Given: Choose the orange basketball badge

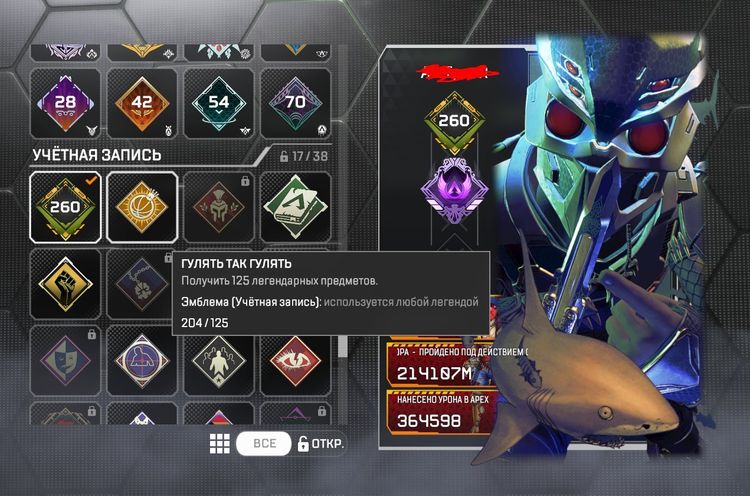Looking at the screenshot, I should coord(142,207).
